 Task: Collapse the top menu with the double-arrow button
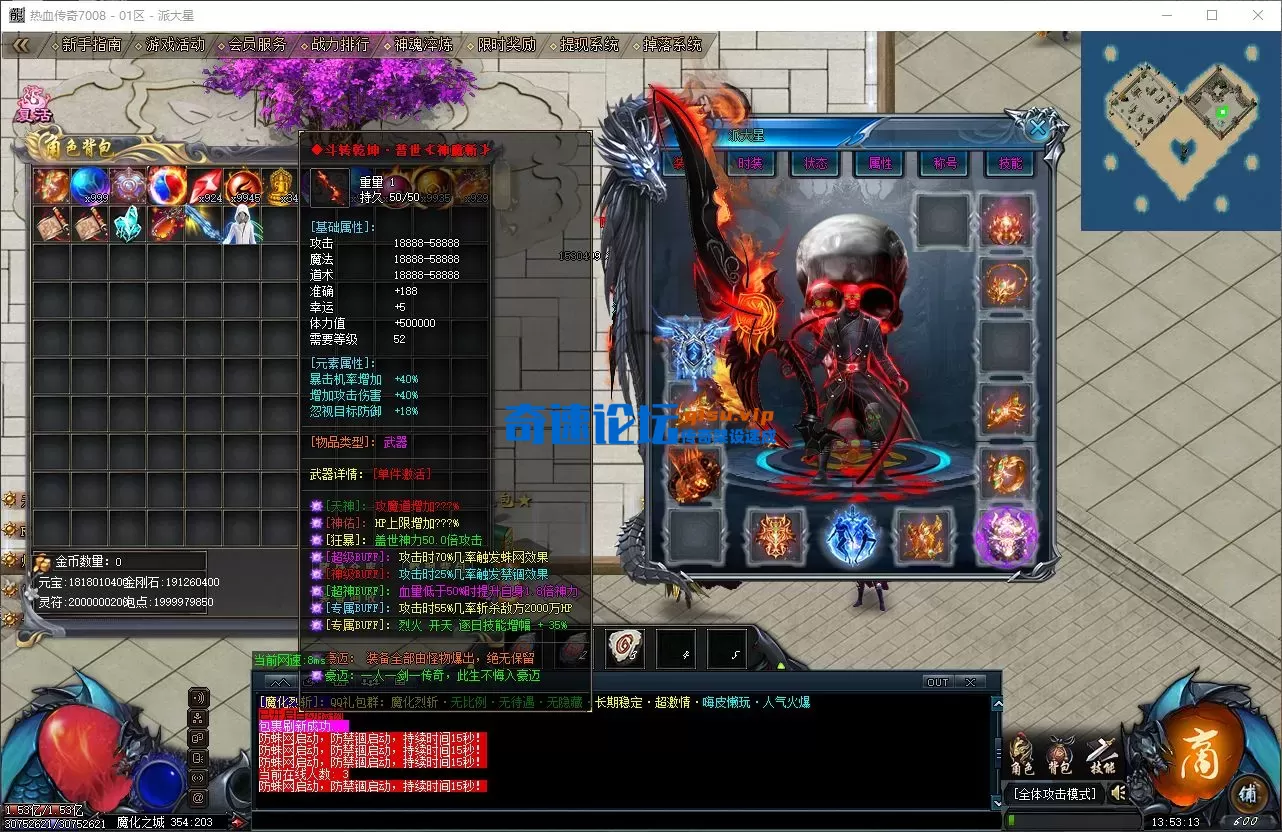[x=20, y=45]
